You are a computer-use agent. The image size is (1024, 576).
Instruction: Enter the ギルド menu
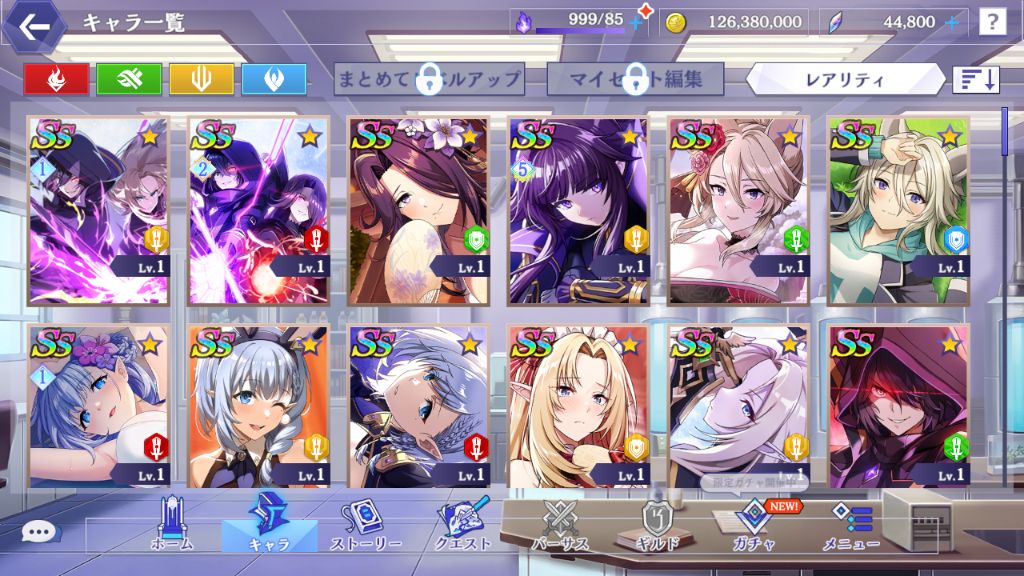click(x=658, y=525)
